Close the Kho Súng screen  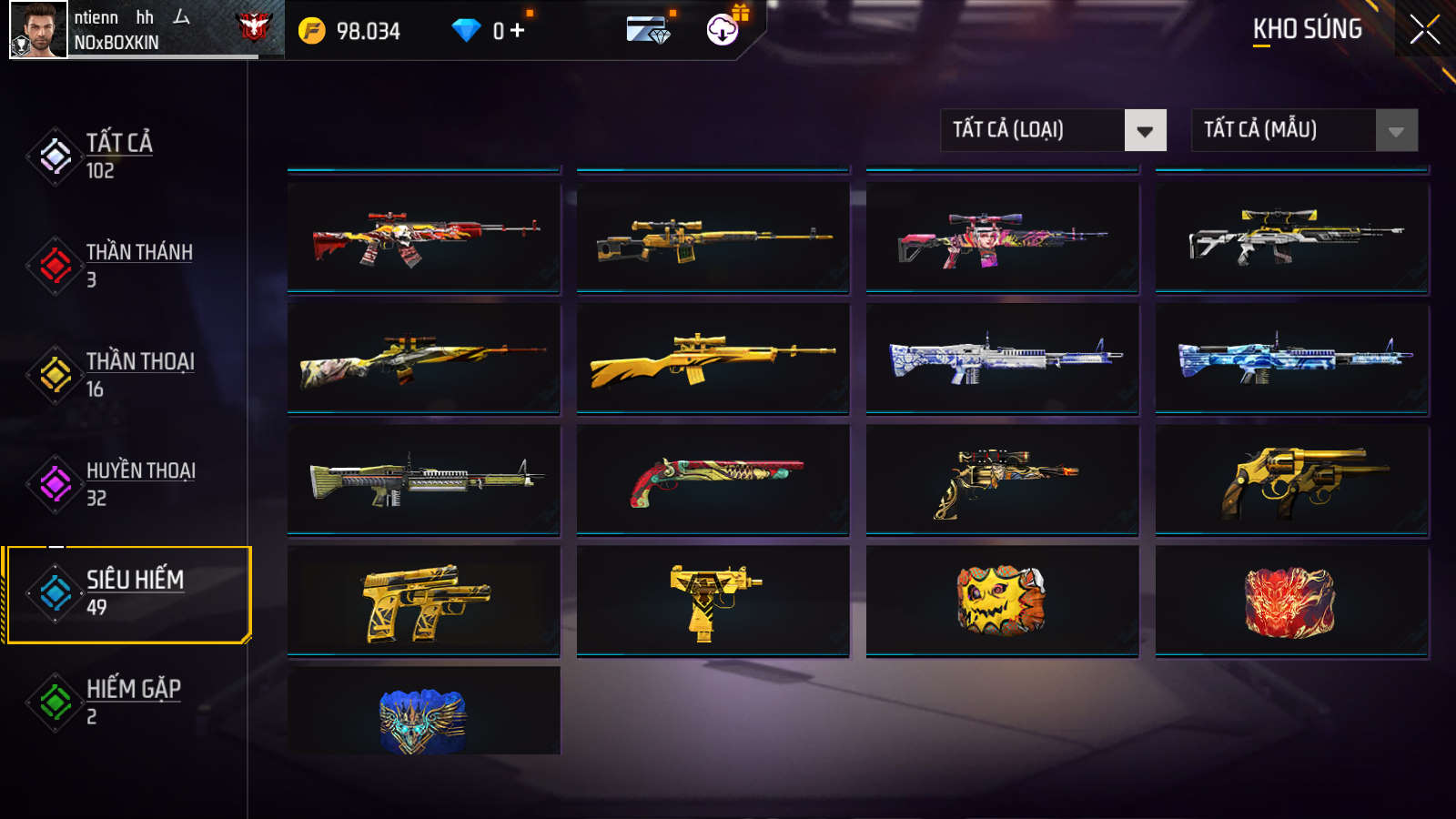click(1424, 29)
